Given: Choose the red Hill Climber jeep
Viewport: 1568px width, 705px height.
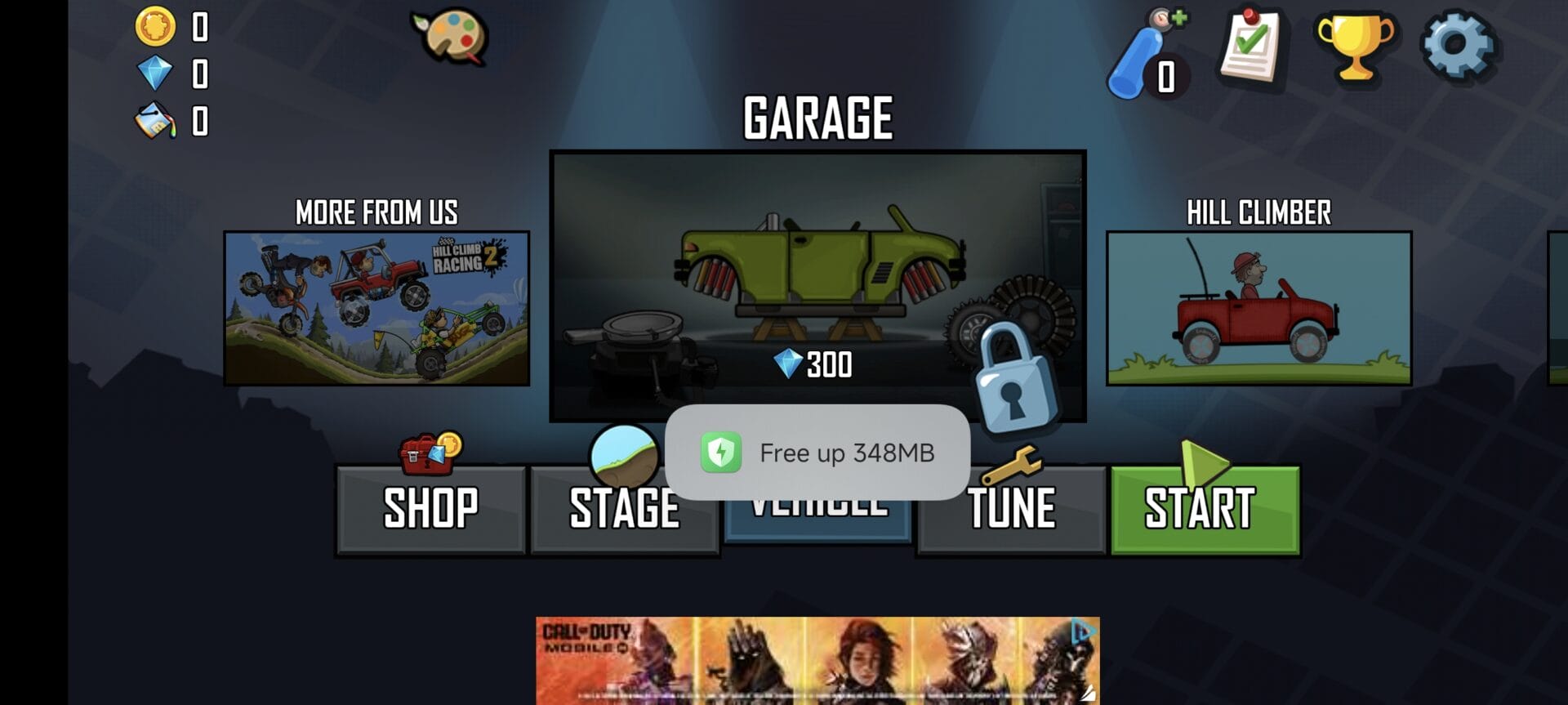Looking at the screenshot, I should coord(1258,308).
